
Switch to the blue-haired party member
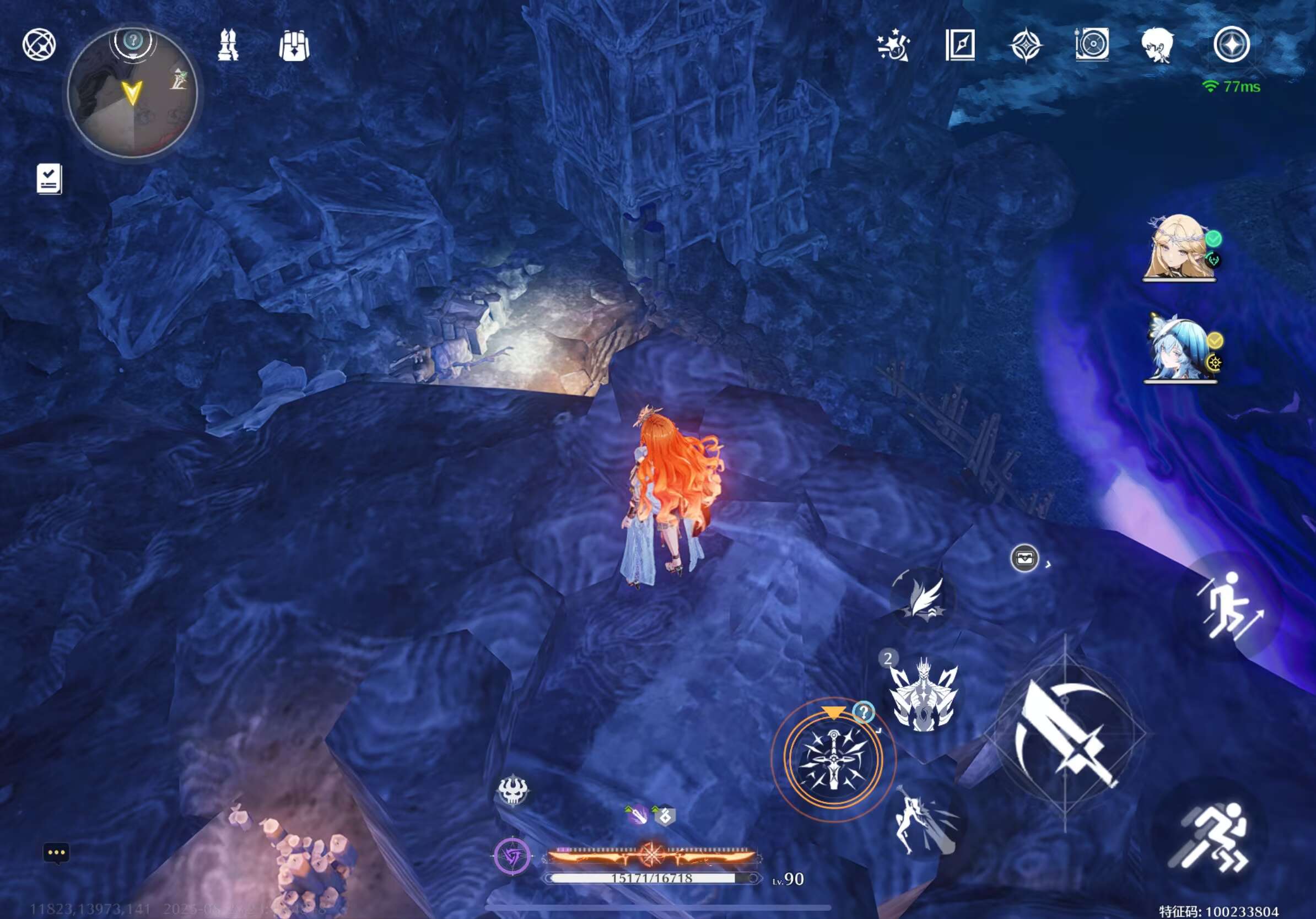pos(1178,348)
